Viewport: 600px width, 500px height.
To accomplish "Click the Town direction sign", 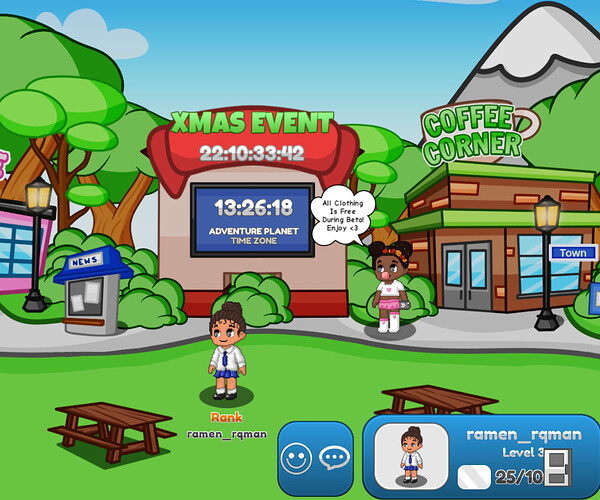I will [573, 253].
